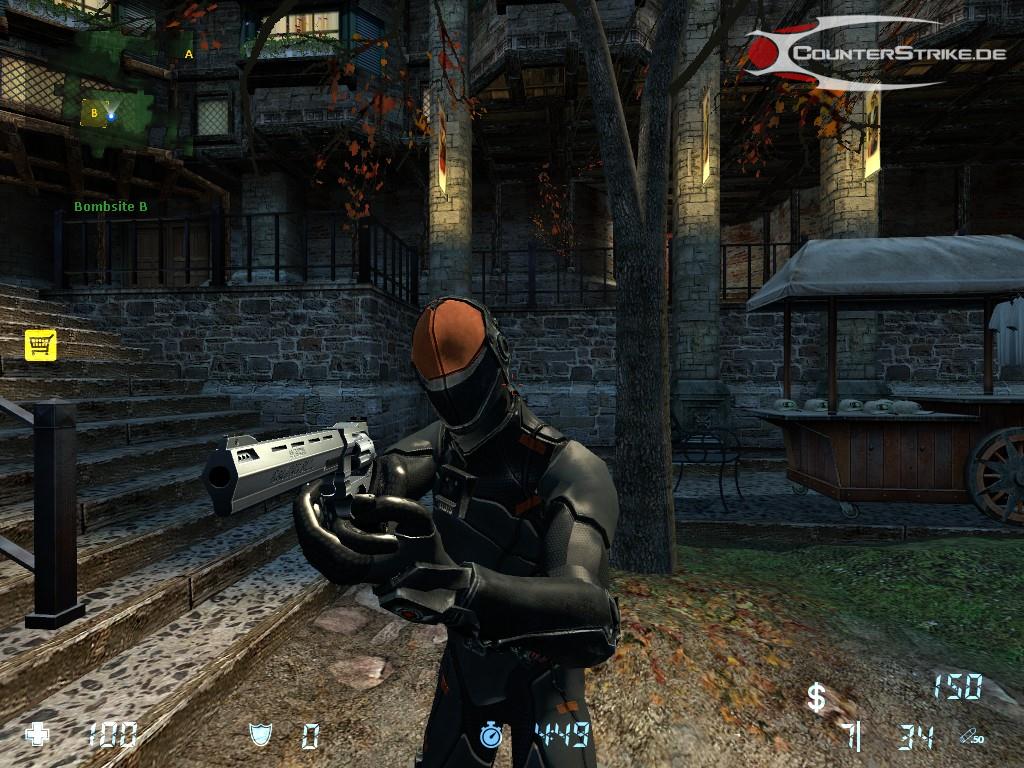The image size is (1024, 768).
Task: Open the CounterStrike.de watermark logo
Action: pyautogui.click(x=873, y=53)
